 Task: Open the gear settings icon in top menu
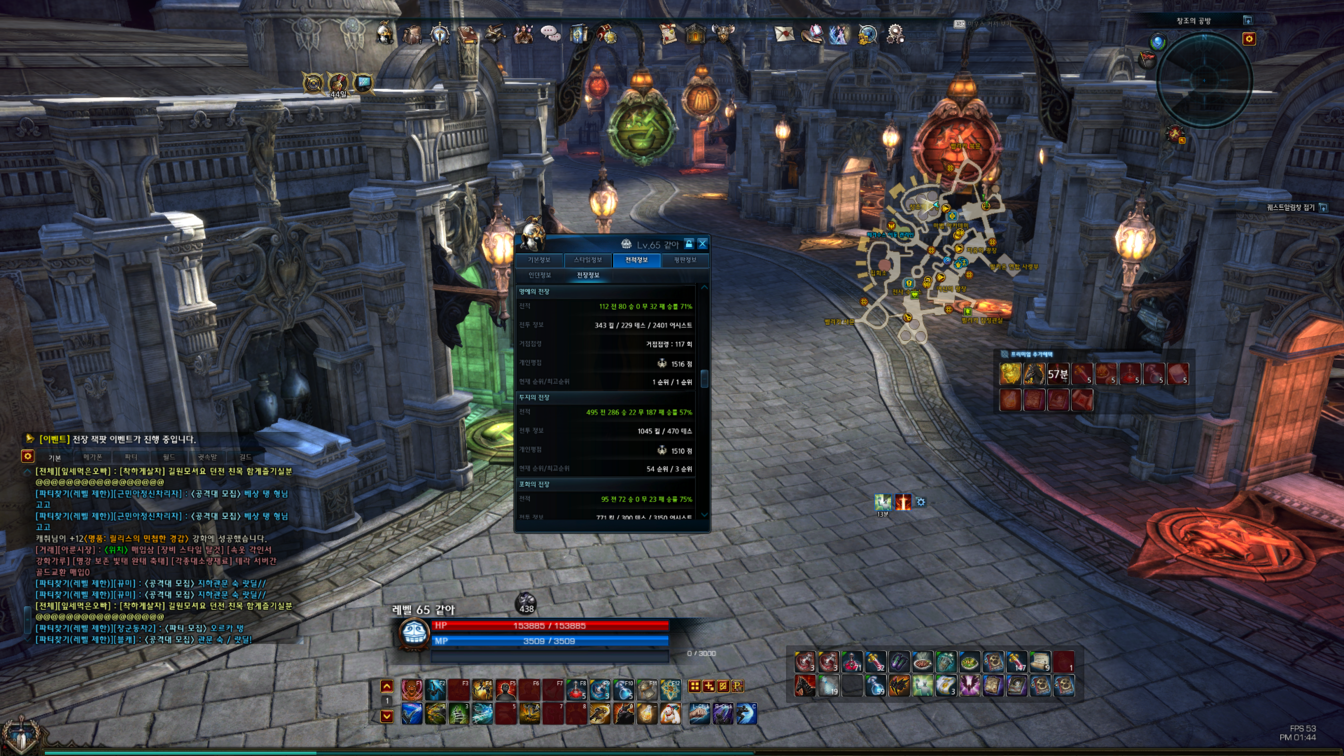coord(895,34)
